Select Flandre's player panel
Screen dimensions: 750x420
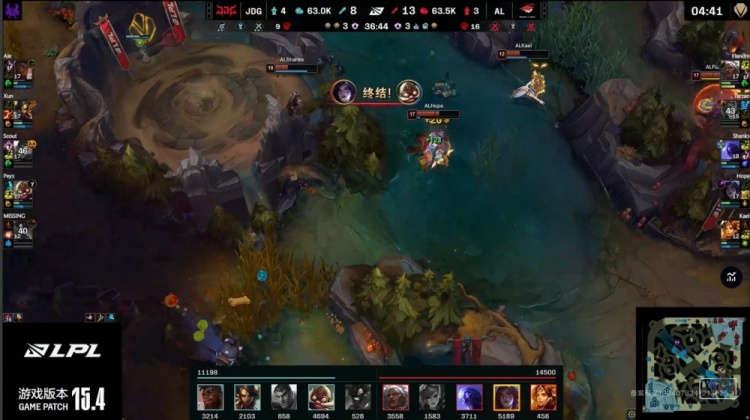(x=731, y=72)
